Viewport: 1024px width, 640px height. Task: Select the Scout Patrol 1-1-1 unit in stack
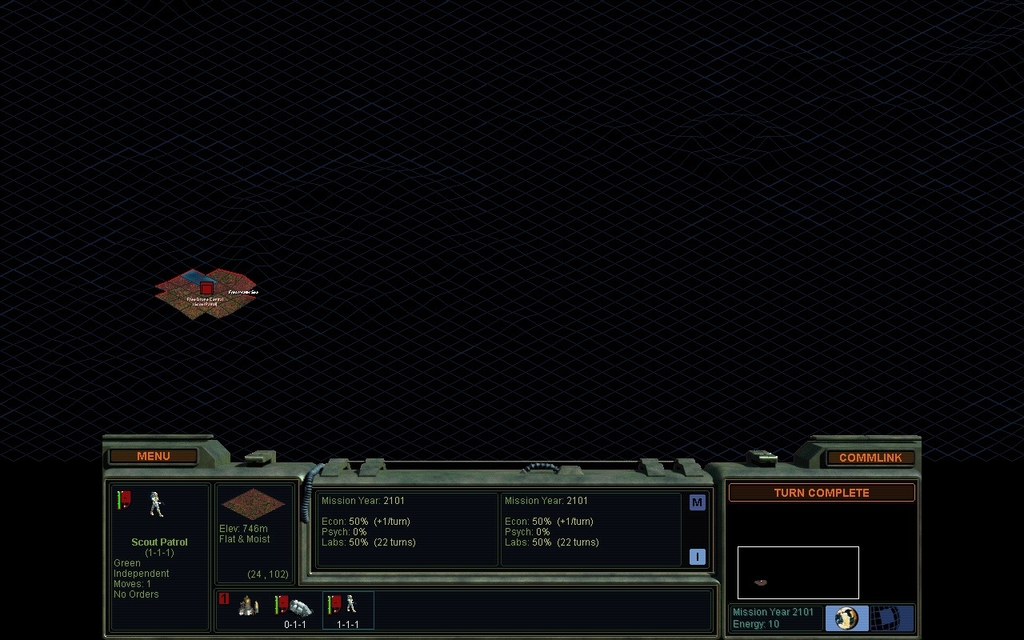click(348, 609)
